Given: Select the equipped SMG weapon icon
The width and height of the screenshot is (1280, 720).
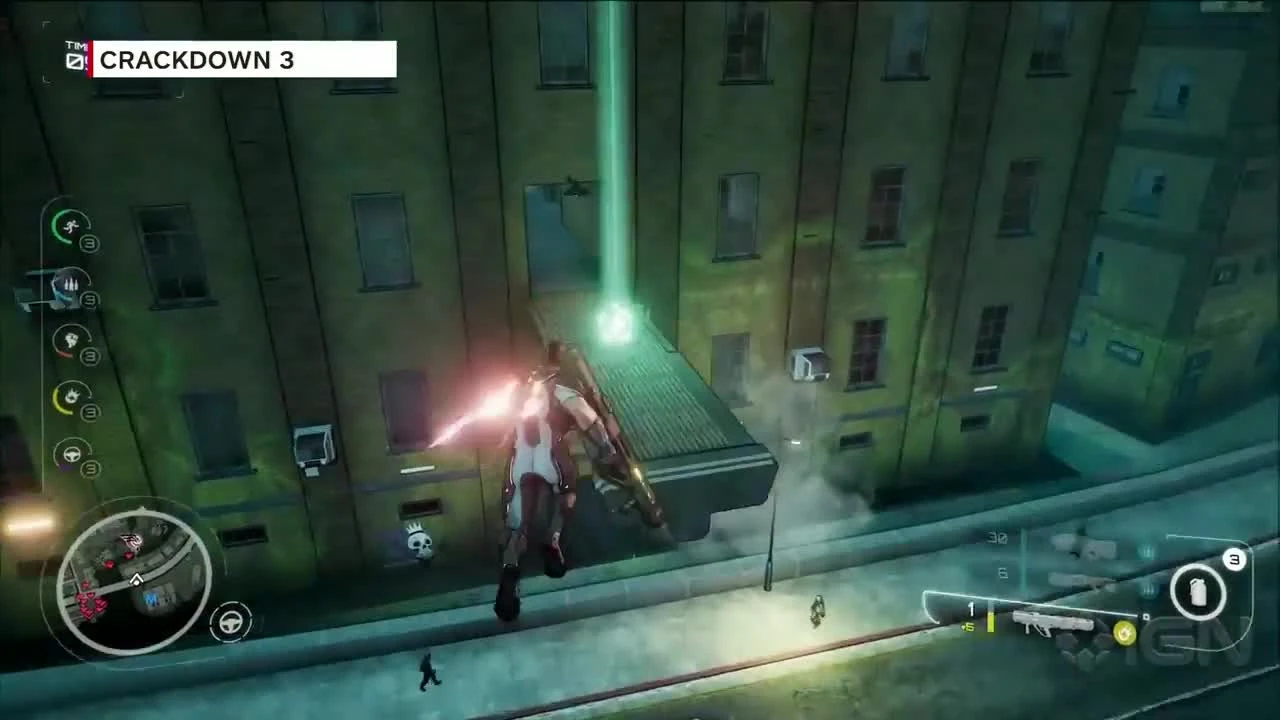Looking at the screenshot, I should tap(1055, 625).
